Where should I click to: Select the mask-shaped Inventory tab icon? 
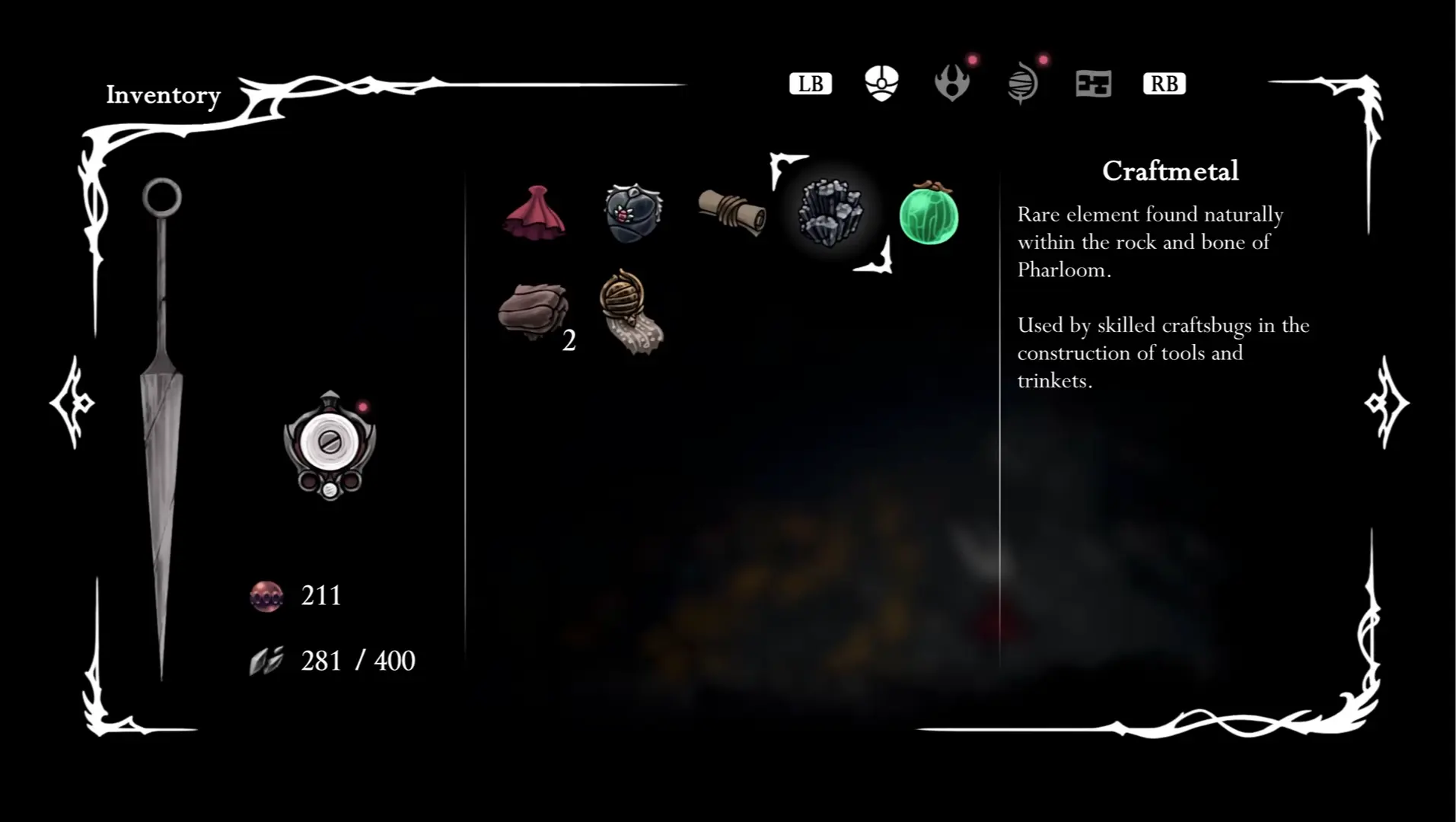[x=881, y=84]
